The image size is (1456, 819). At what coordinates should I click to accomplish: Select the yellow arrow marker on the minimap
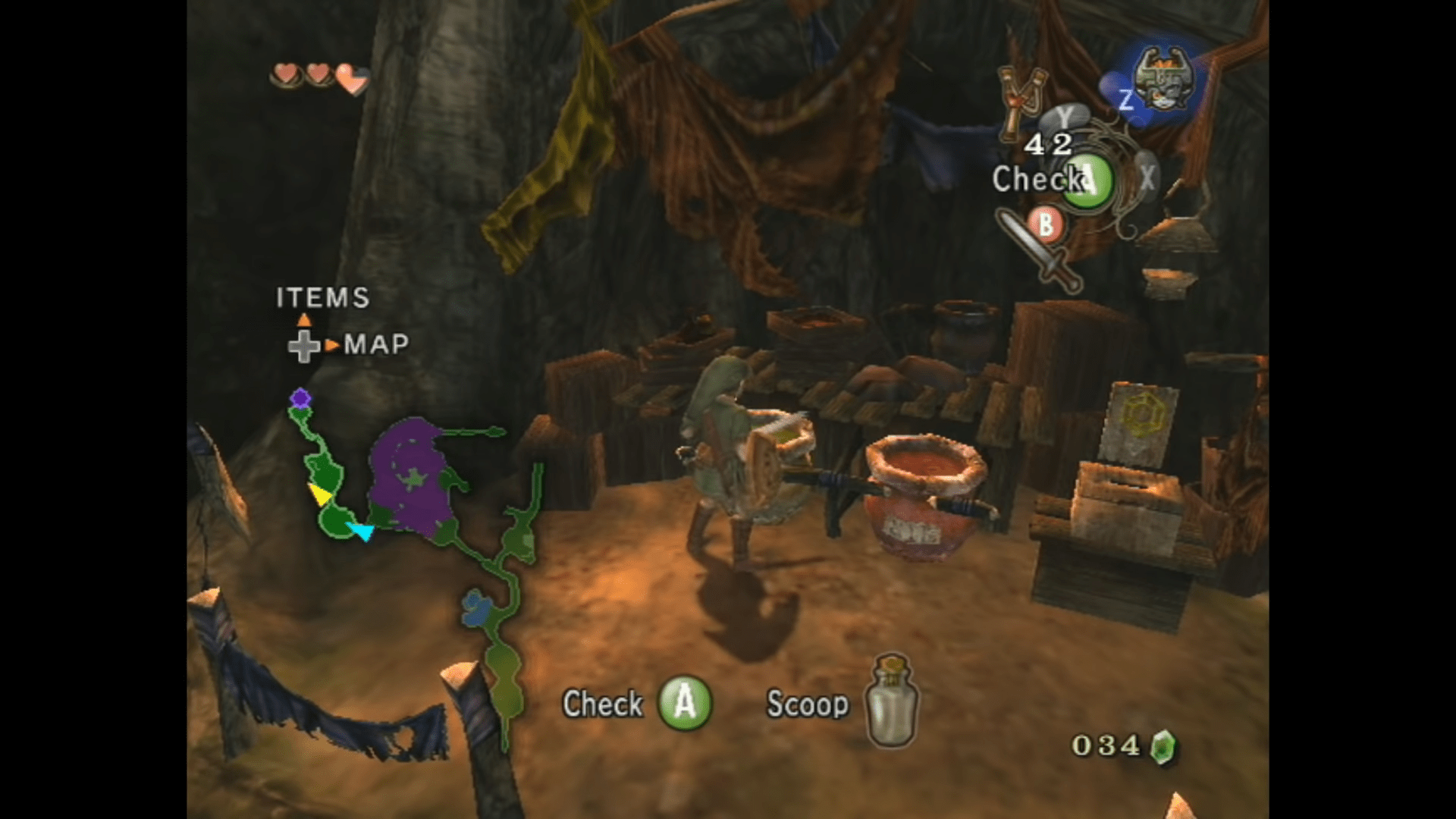coord(320,494)
